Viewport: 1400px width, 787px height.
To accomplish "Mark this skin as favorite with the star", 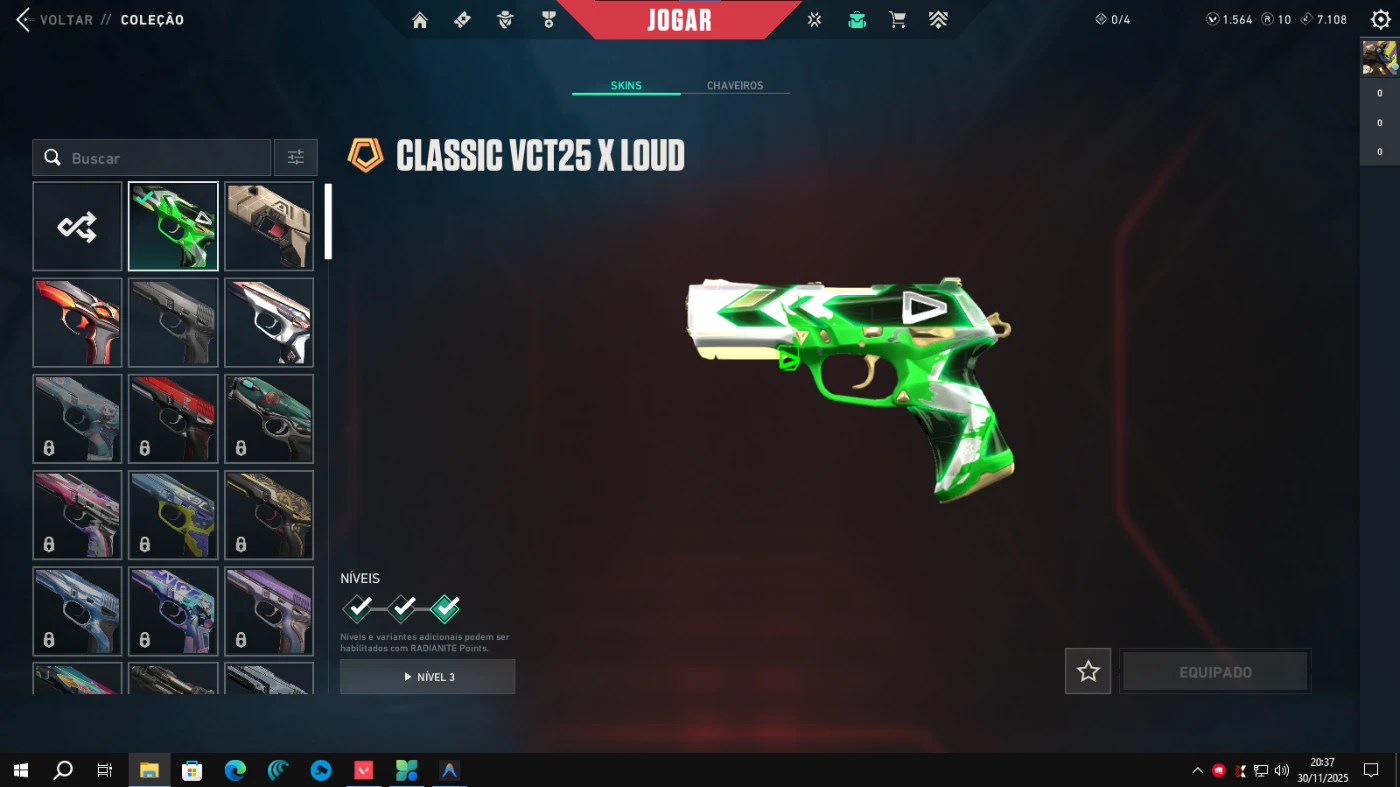I will coord(1088,672).
